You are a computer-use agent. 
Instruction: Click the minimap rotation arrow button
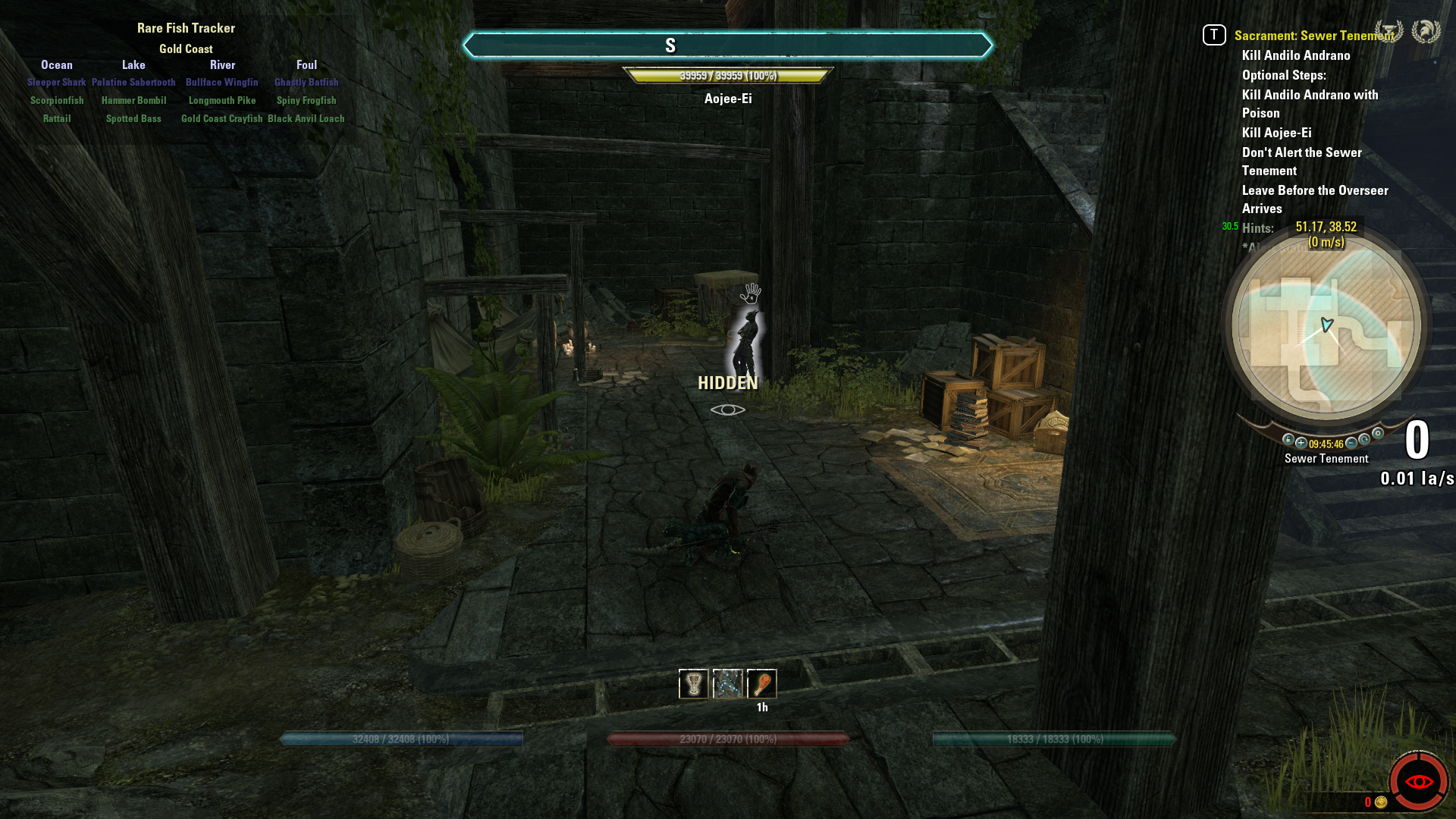click(x=1365, y=440)
